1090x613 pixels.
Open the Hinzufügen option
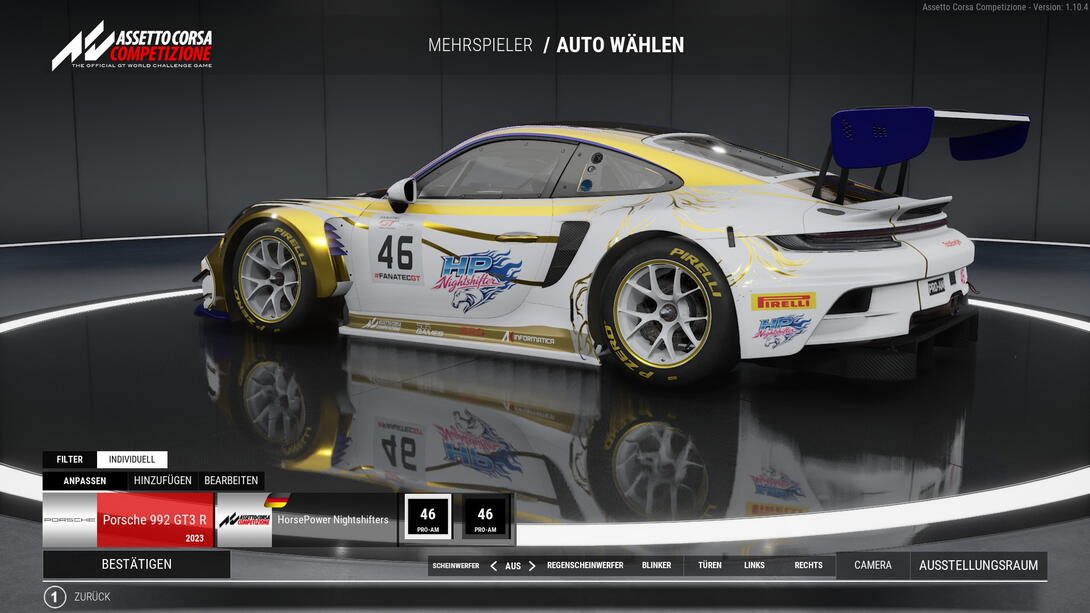pyautogui.click(x=162, y=481)
